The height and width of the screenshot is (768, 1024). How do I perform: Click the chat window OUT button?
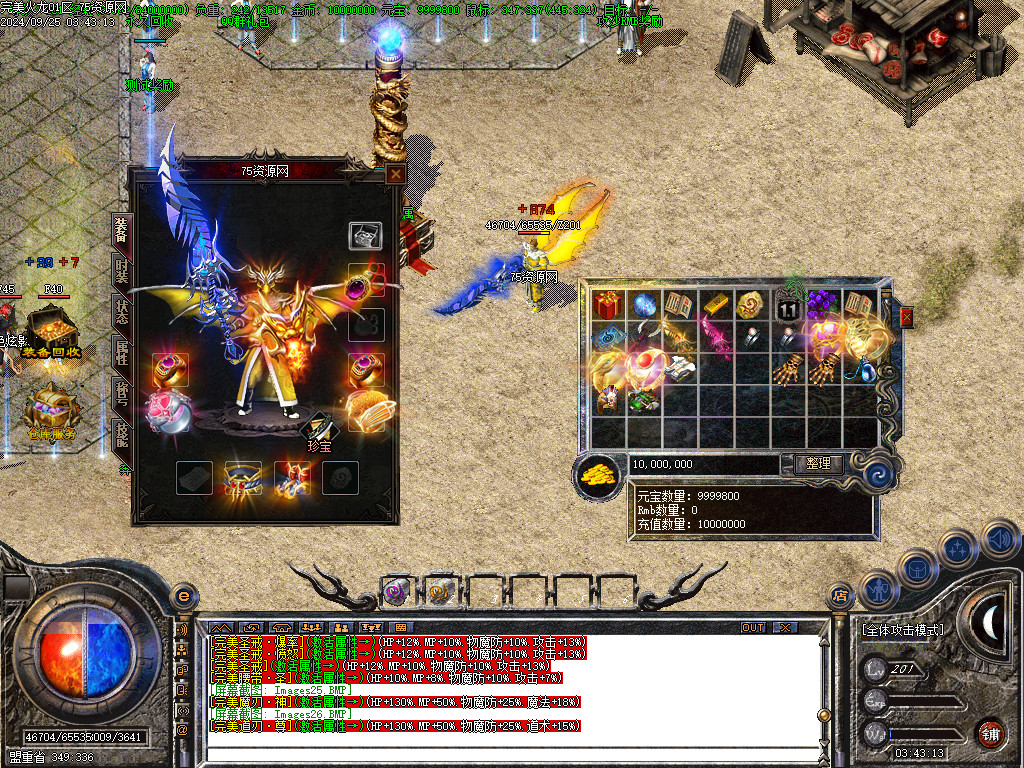coord(753,627)
